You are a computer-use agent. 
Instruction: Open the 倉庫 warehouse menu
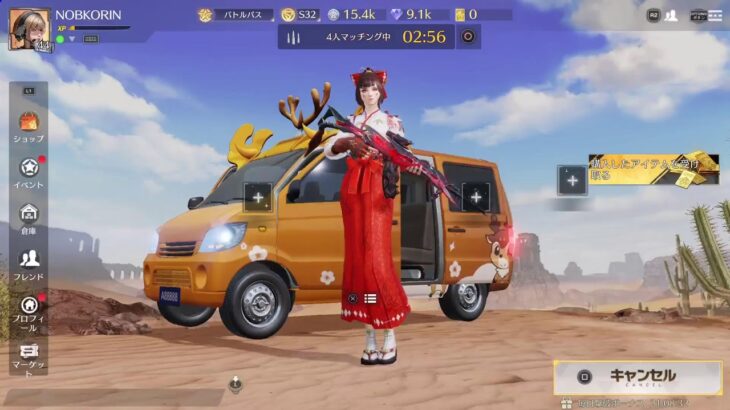29,218
